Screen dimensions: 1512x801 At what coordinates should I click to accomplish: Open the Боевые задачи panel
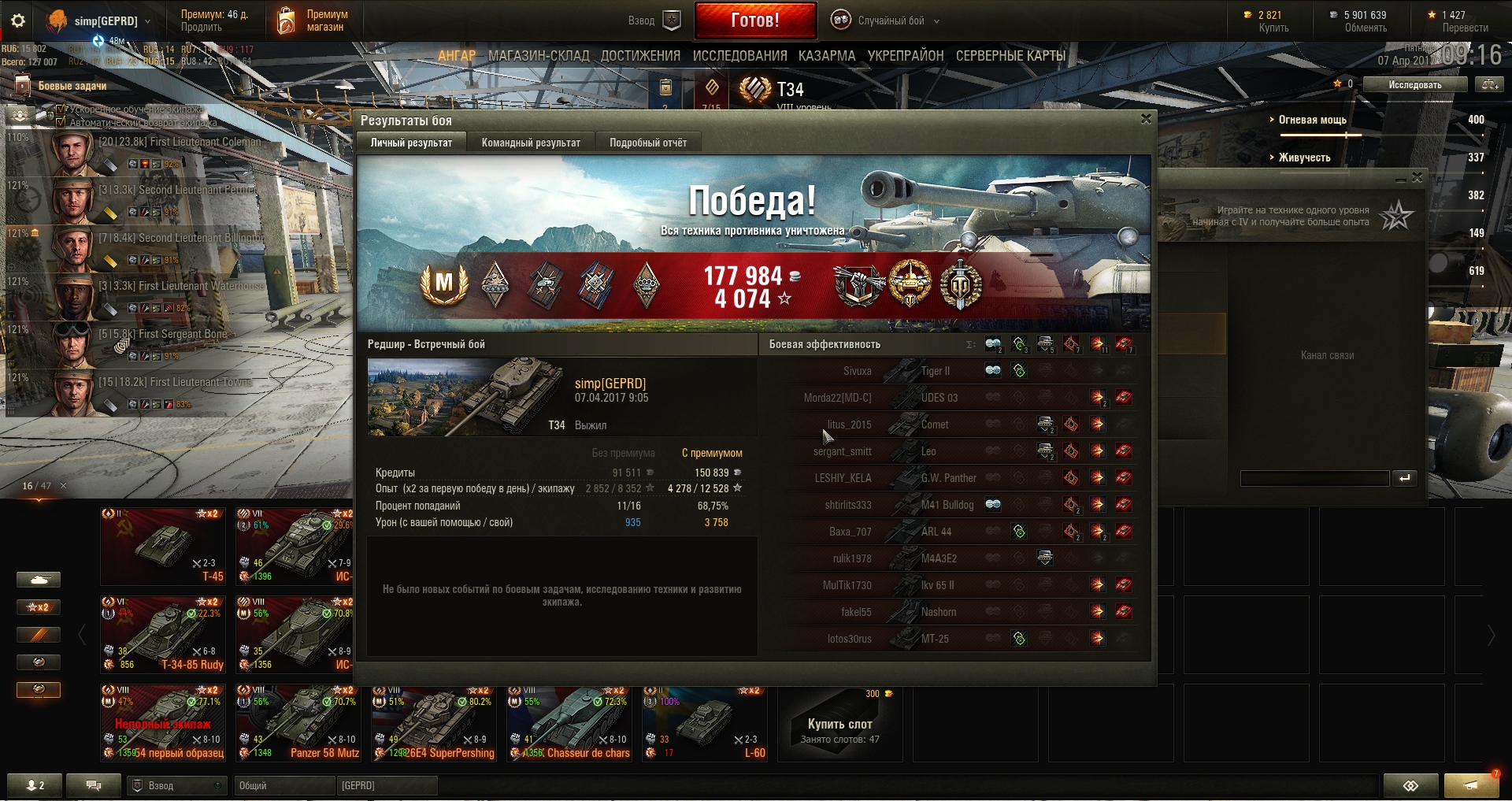point(72,86)
